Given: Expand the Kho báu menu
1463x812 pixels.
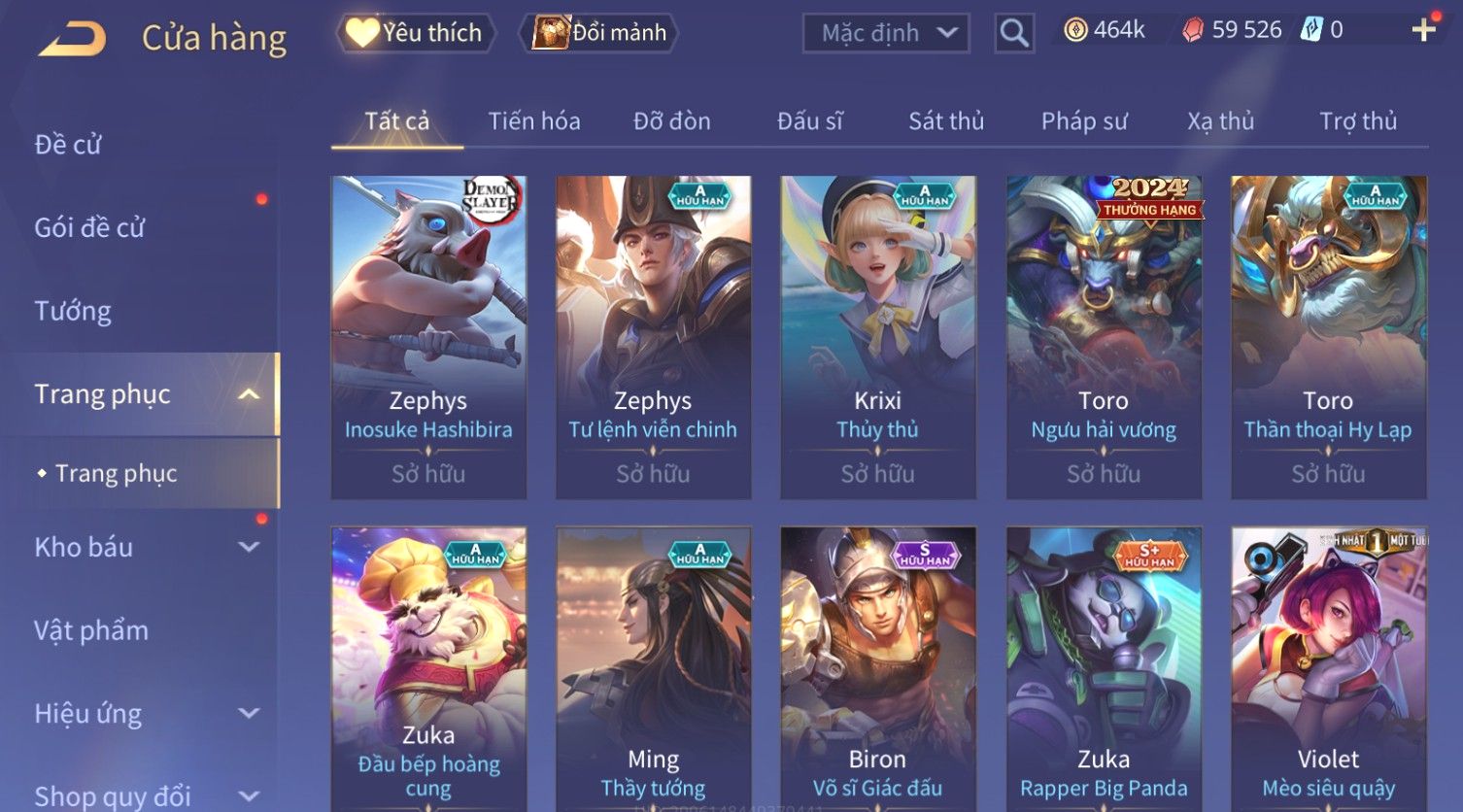Looking at the screenshot, I should point(146,547).
